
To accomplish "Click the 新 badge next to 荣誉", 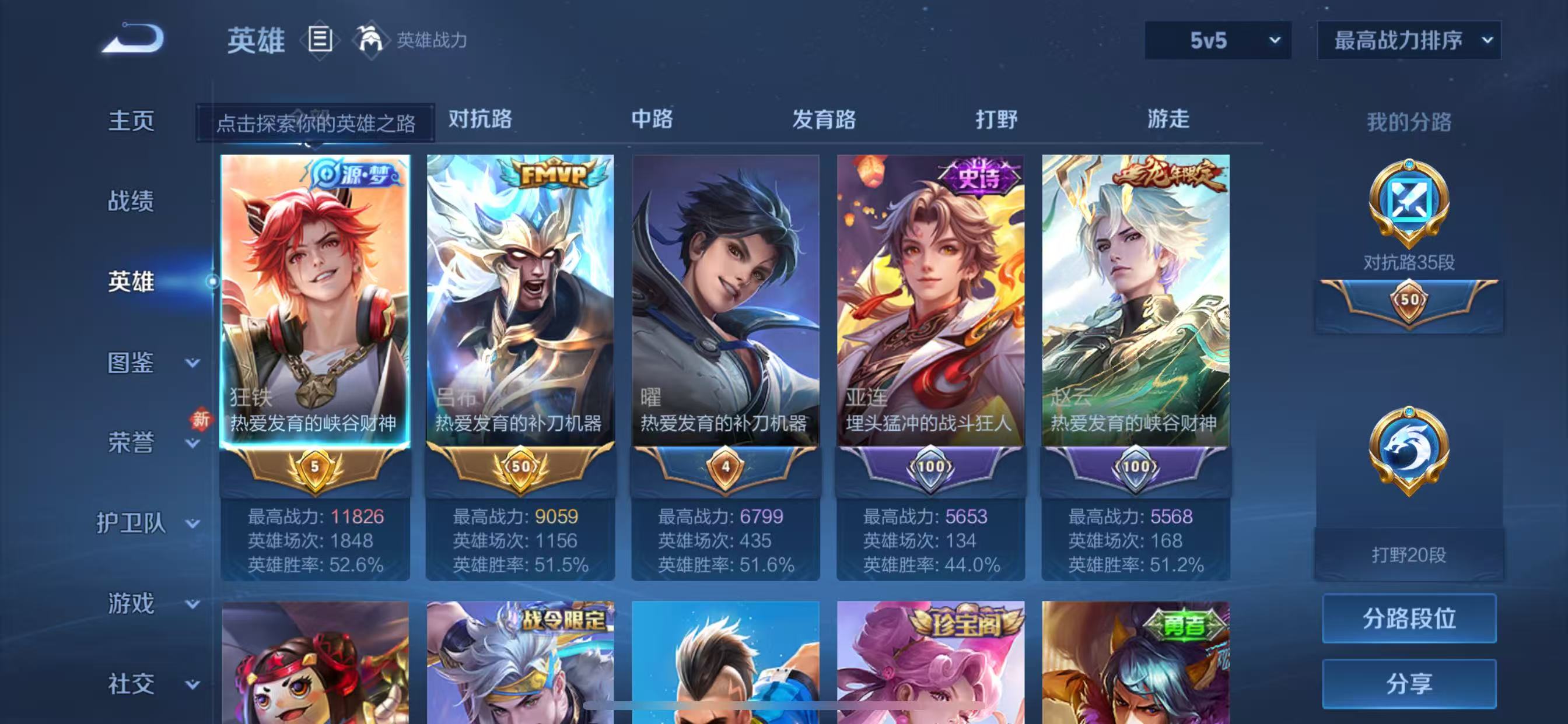I will coord(201,420).
